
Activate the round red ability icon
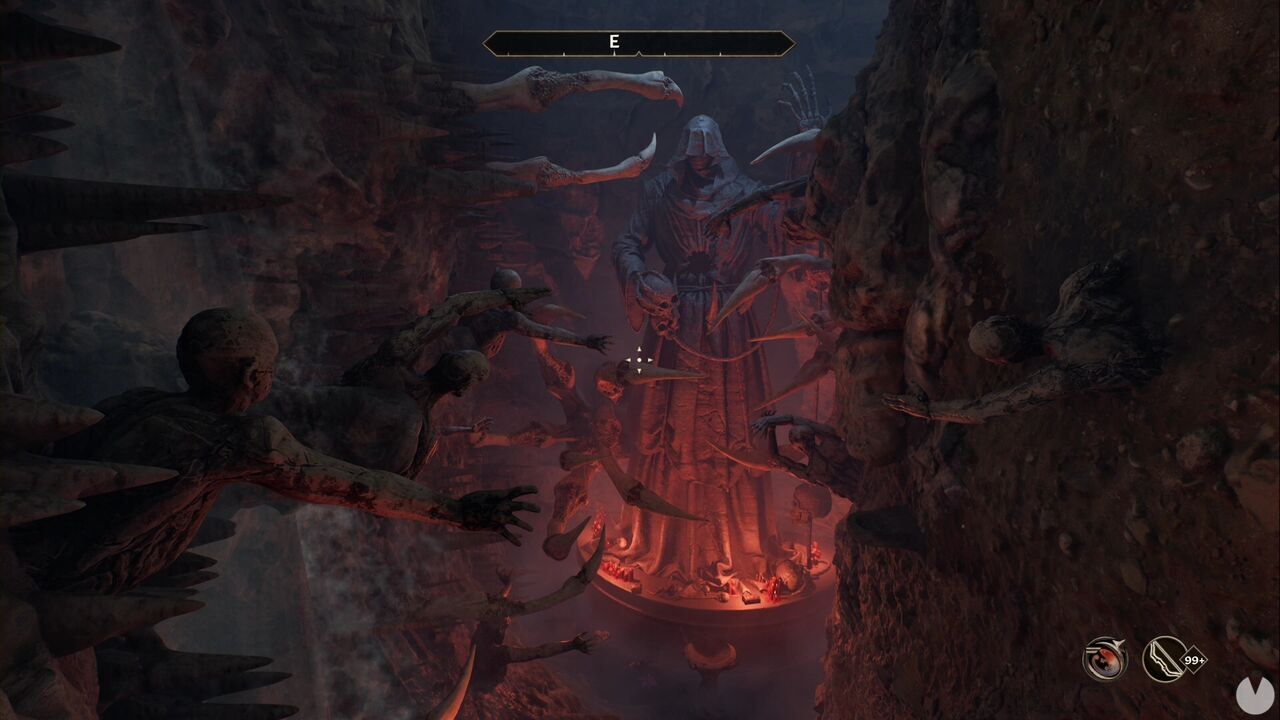click(x=1105, y=659)
